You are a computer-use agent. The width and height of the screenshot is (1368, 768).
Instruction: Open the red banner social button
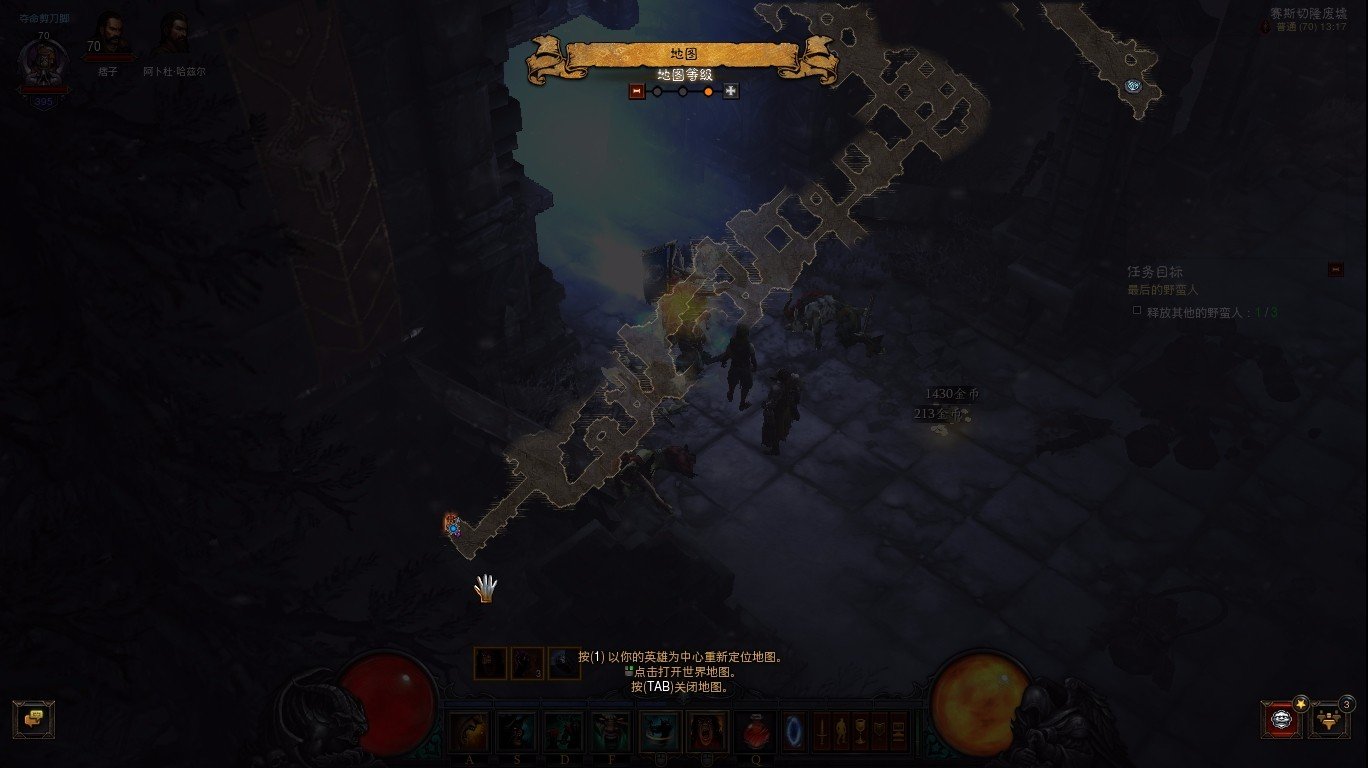pos(1282,718)
